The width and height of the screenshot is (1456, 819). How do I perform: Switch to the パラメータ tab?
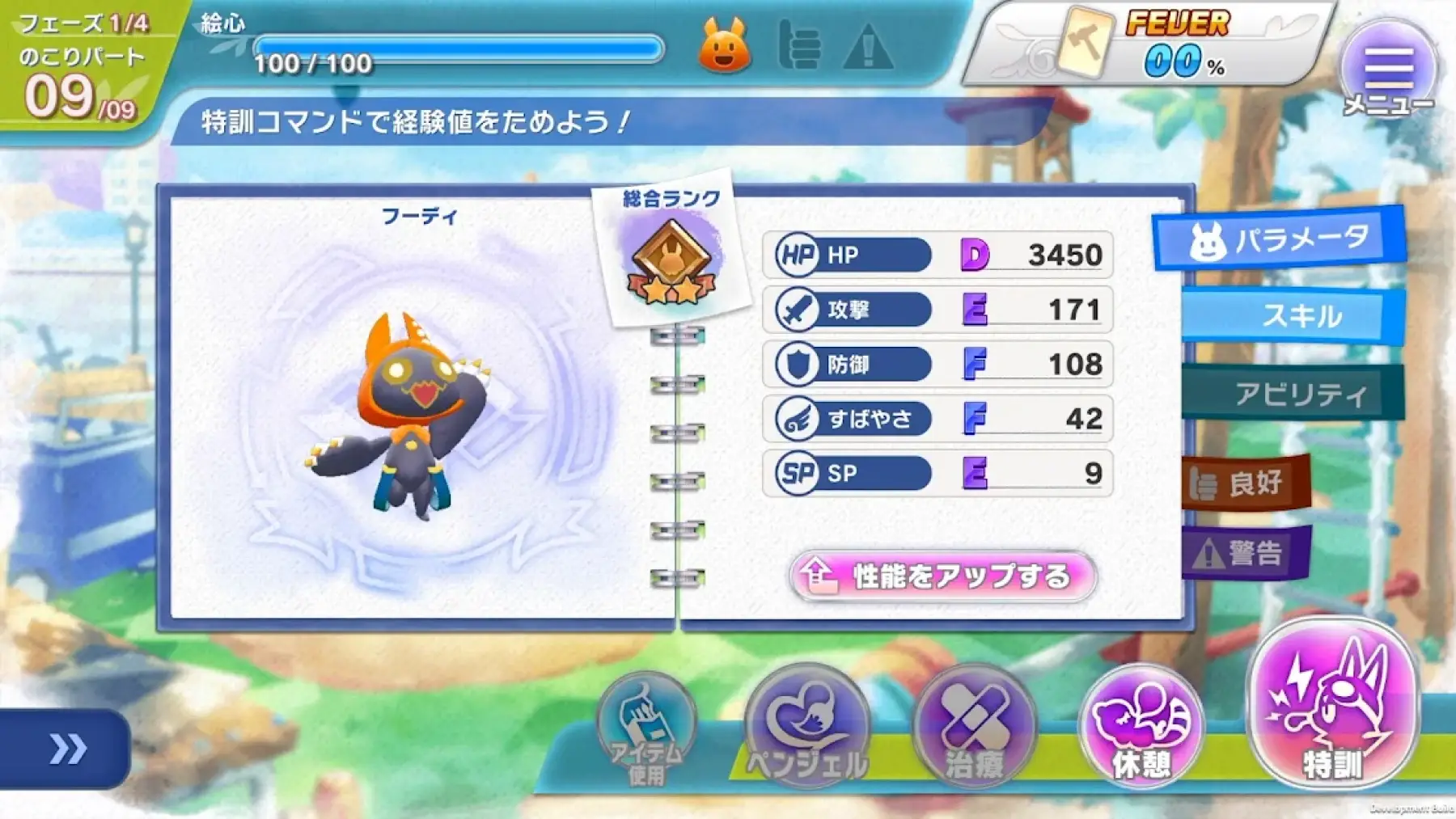(1280, 239)
